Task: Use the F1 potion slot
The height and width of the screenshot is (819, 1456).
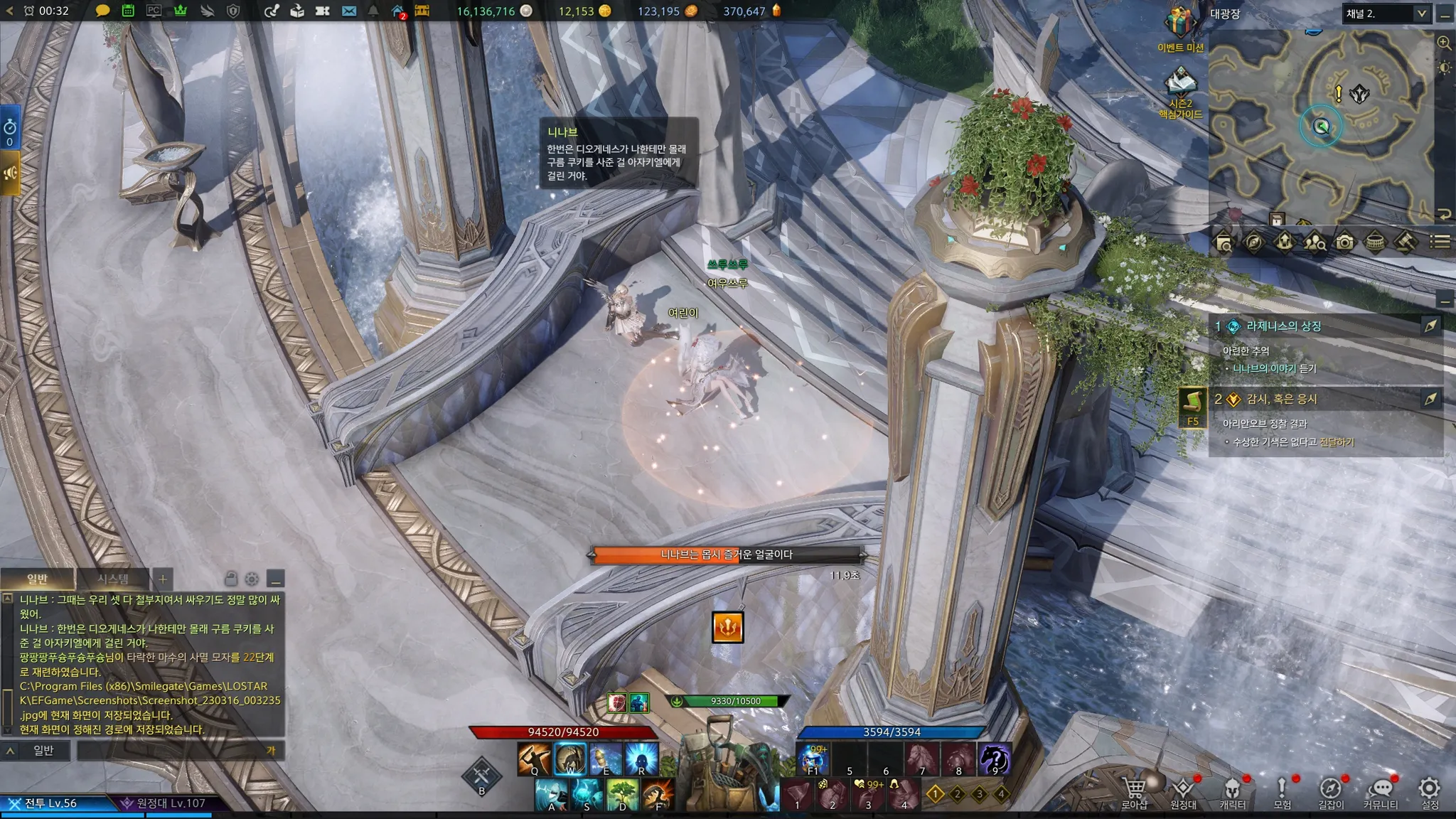Action: [813, 759]
